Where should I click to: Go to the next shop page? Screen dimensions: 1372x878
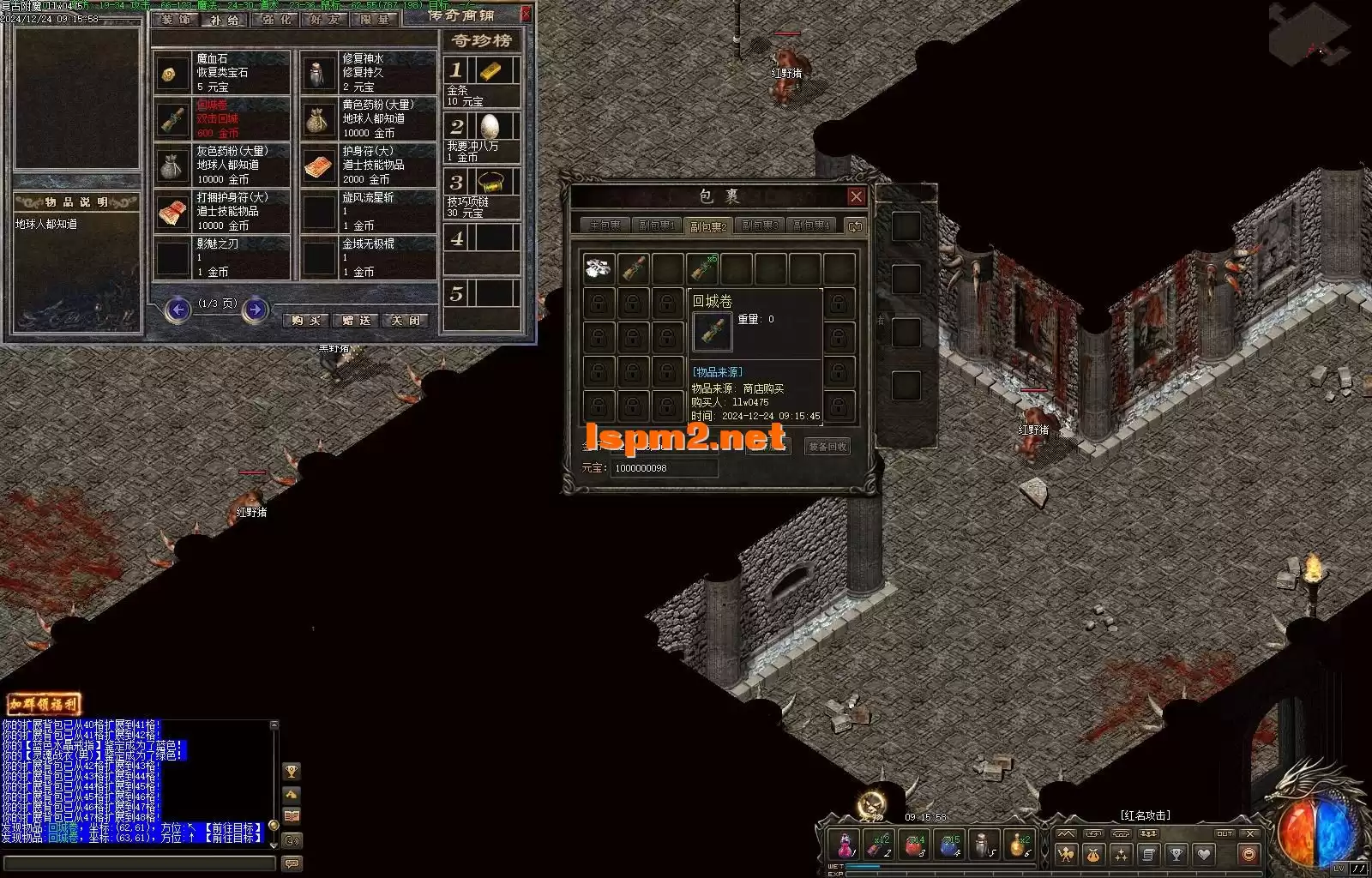tap(255, 310)
